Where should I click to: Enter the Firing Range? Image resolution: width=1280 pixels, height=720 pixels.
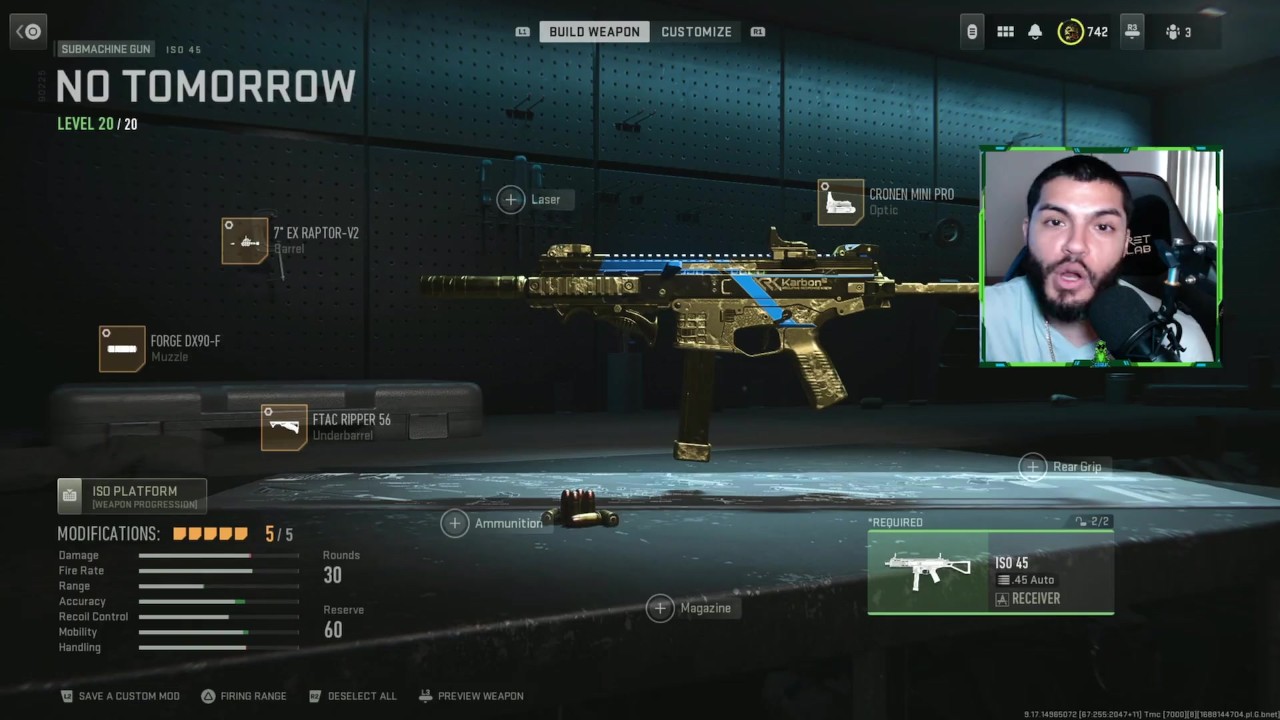243,696
